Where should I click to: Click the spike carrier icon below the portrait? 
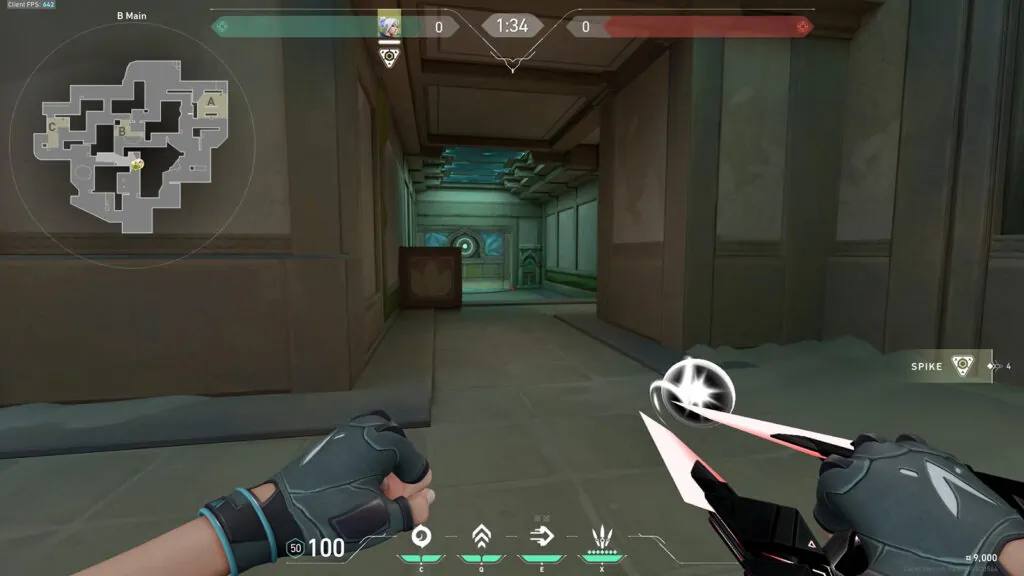coord(389,55)
